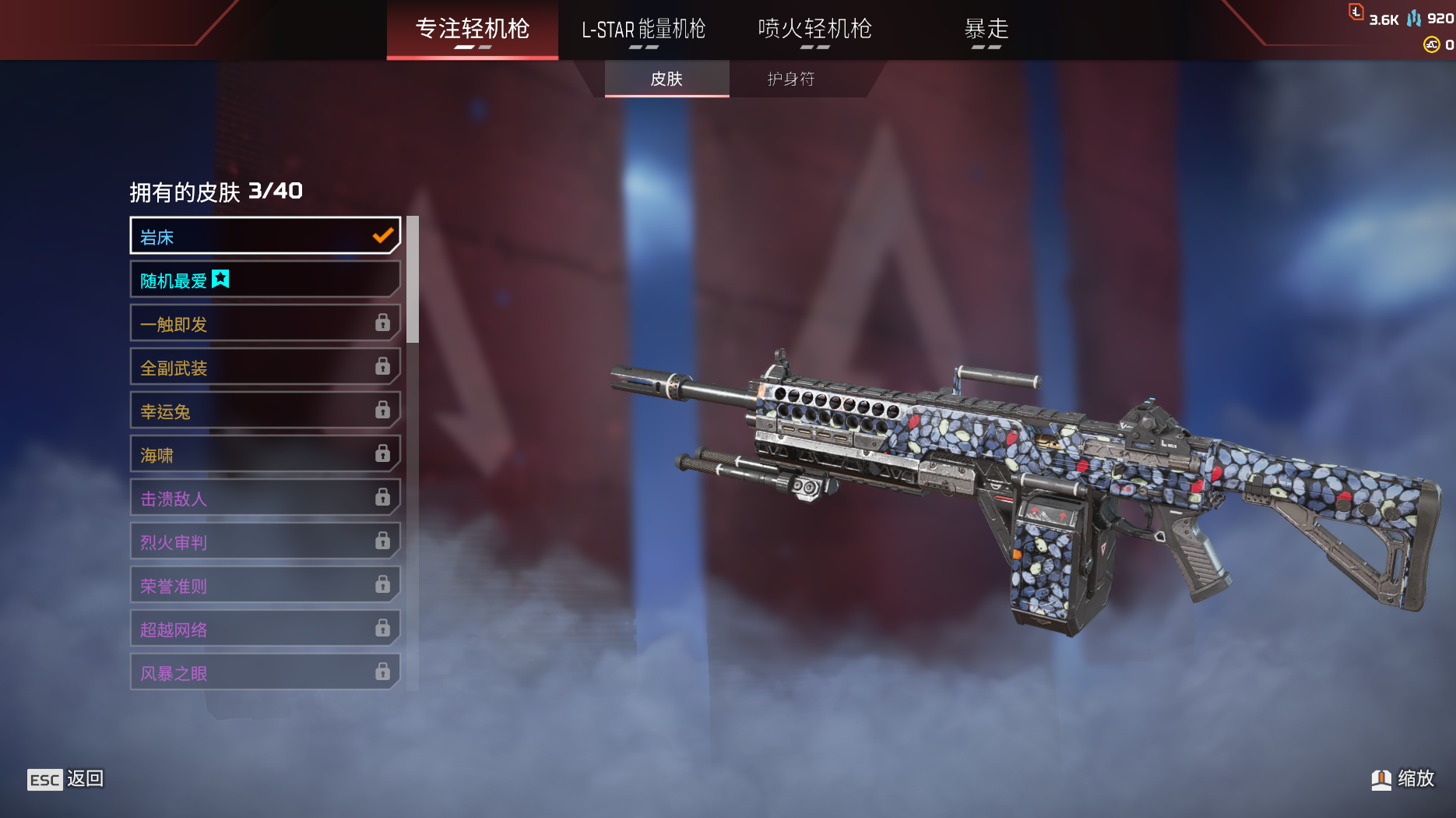Show the 皮肤 skins sub-tab
Image resolution: width=1456 pixels, height=818 pixels.
pyautogui.click(x=666, y=79)
